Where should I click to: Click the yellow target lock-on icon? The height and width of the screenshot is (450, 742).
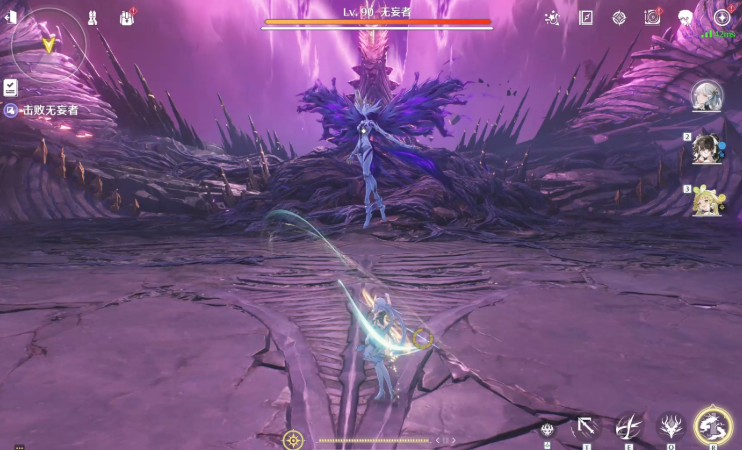tap(293, 439)
